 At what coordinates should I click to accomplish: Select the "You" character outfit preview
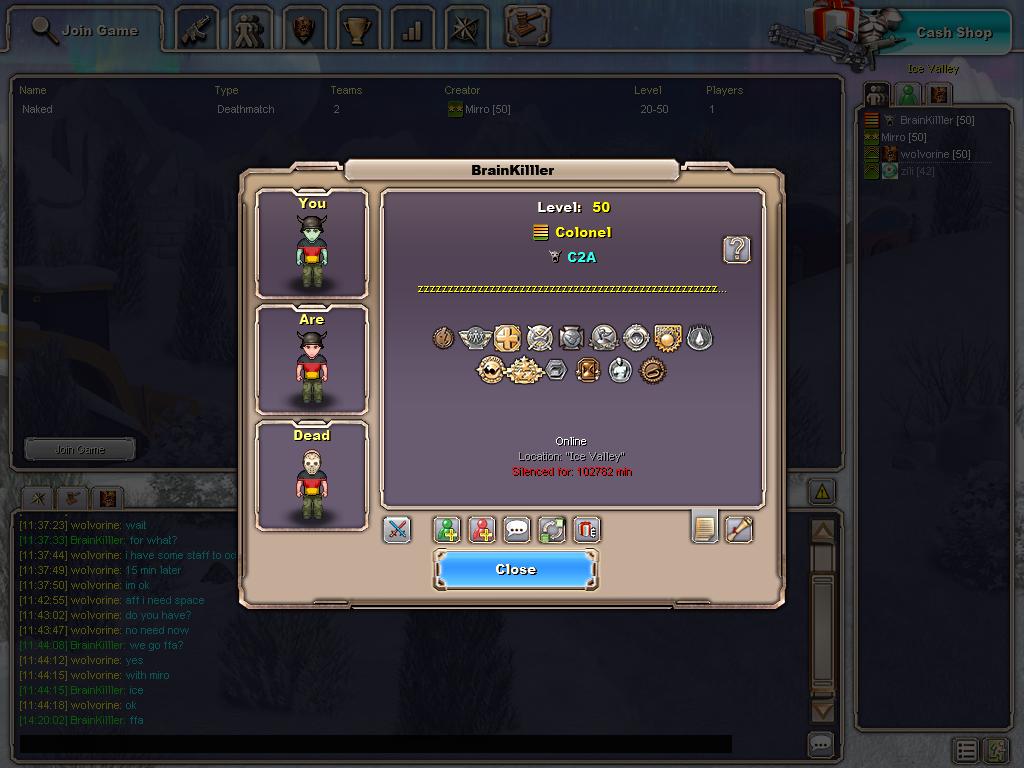click(312, 244)
